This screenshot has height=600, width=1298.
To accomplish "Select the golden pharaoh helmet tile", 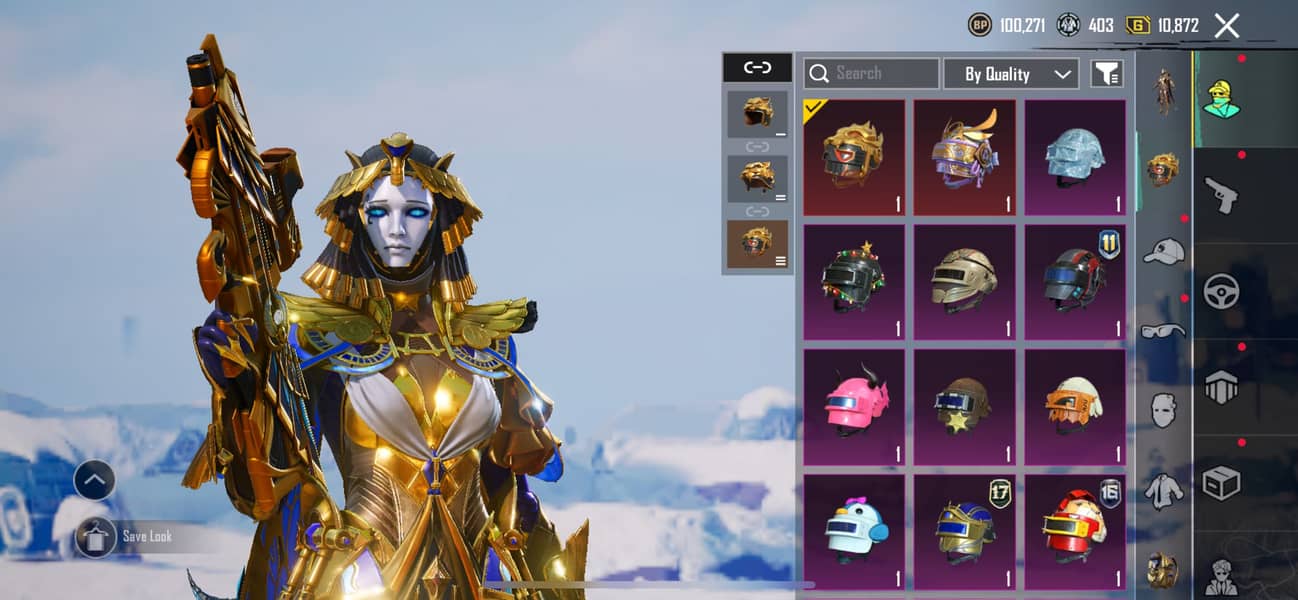I will tap(853, 157).
